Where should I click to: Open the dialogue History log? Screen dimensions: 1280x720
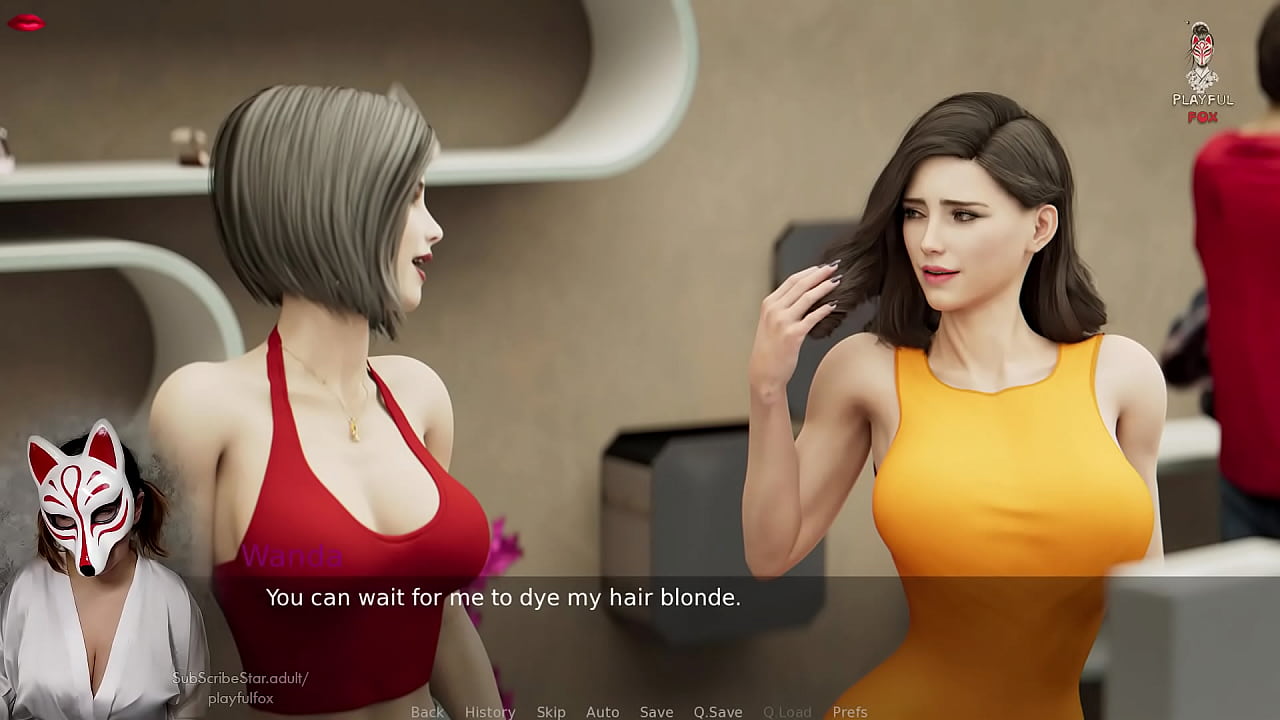490,712
